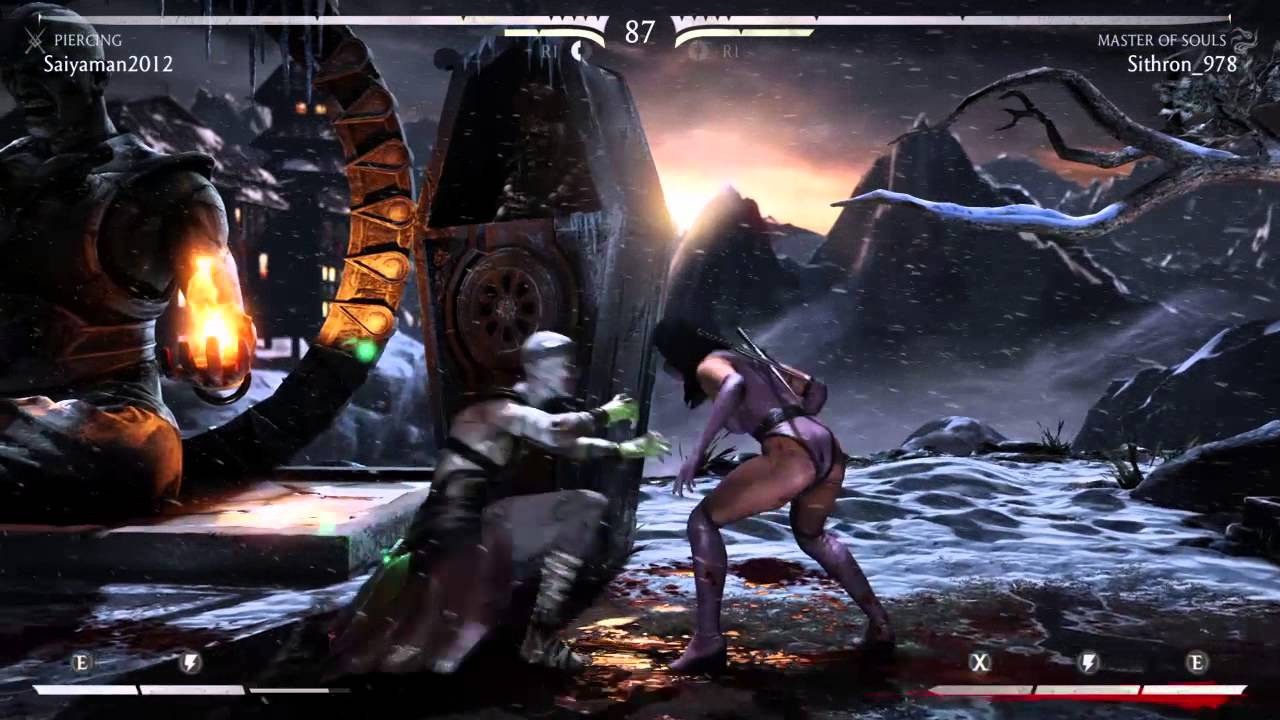Toggle the glowing green interaction marker on the statue
1280x720 pixels.
click(x=364, y=353)
